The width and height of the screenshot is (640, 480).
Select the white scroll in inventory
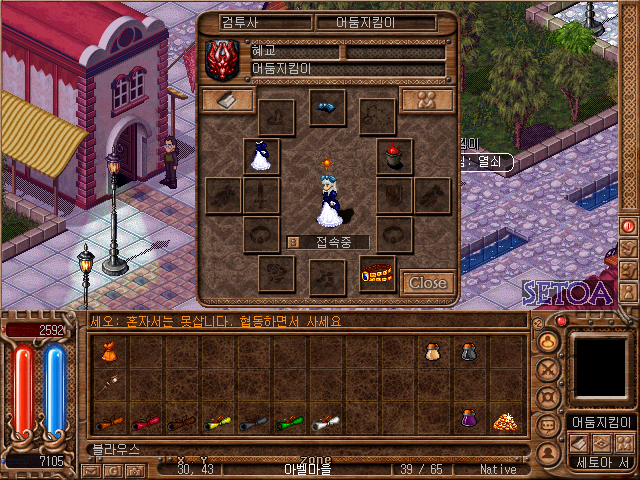tap(324, 422)
